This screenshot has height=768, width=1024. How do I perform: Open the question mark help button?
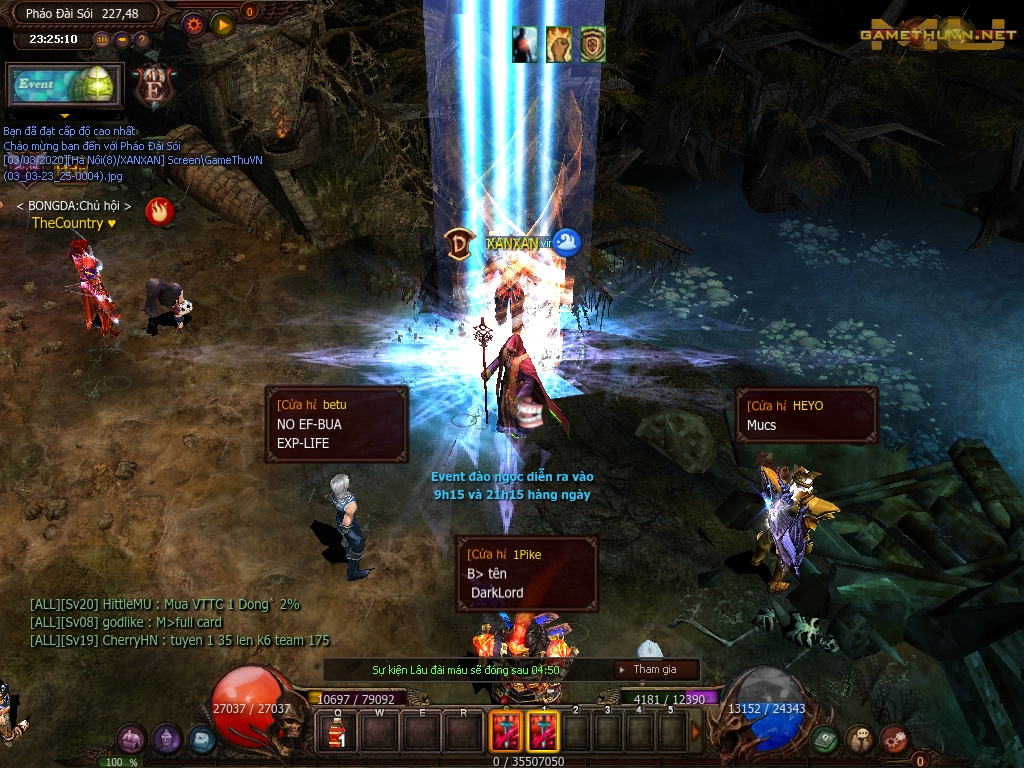142,40
